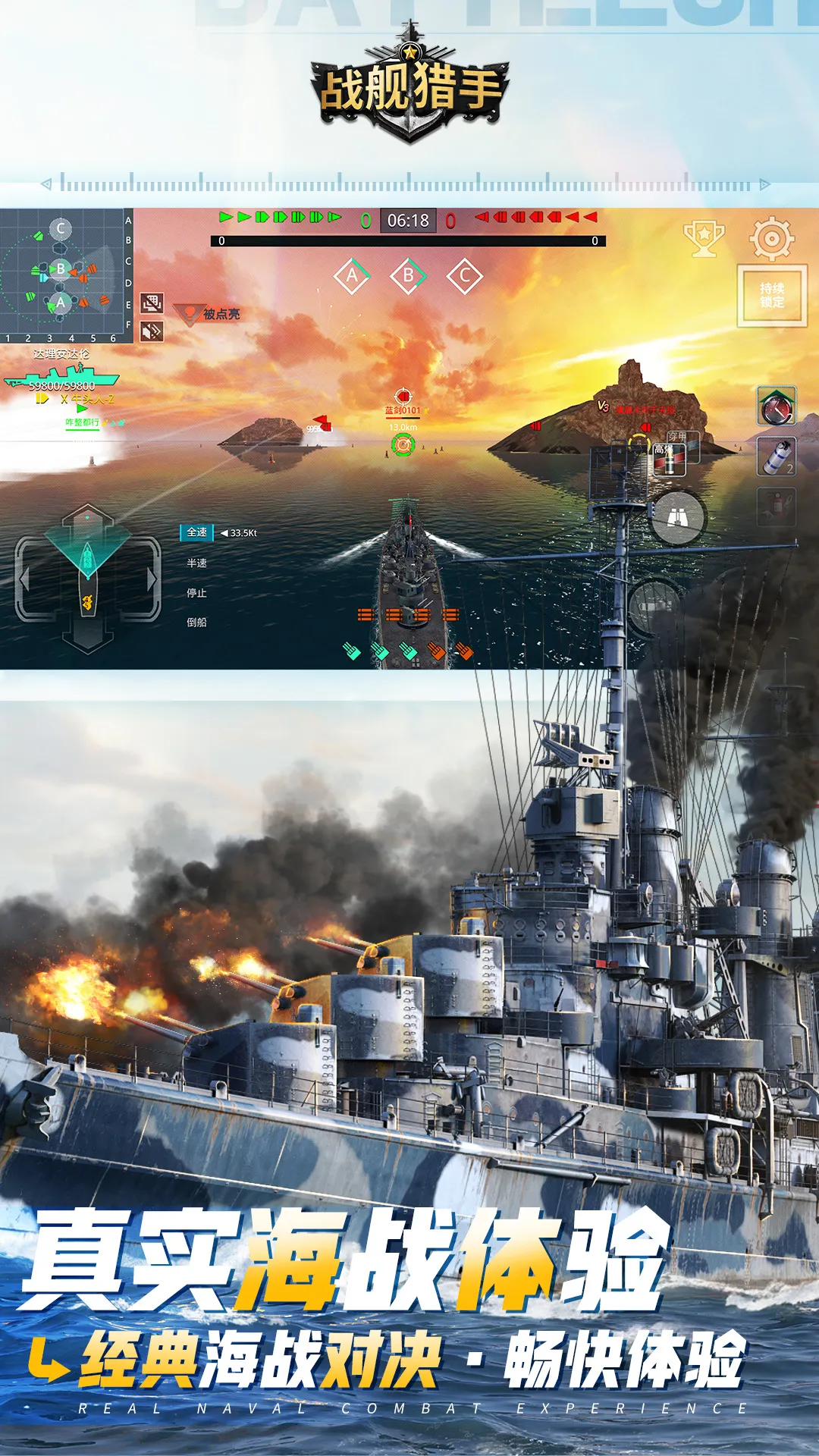This screenshot has height=1456, width=819.
Task: Select 倒船 reverse speed
Action: pyautogui.click(x=197, y=623)
